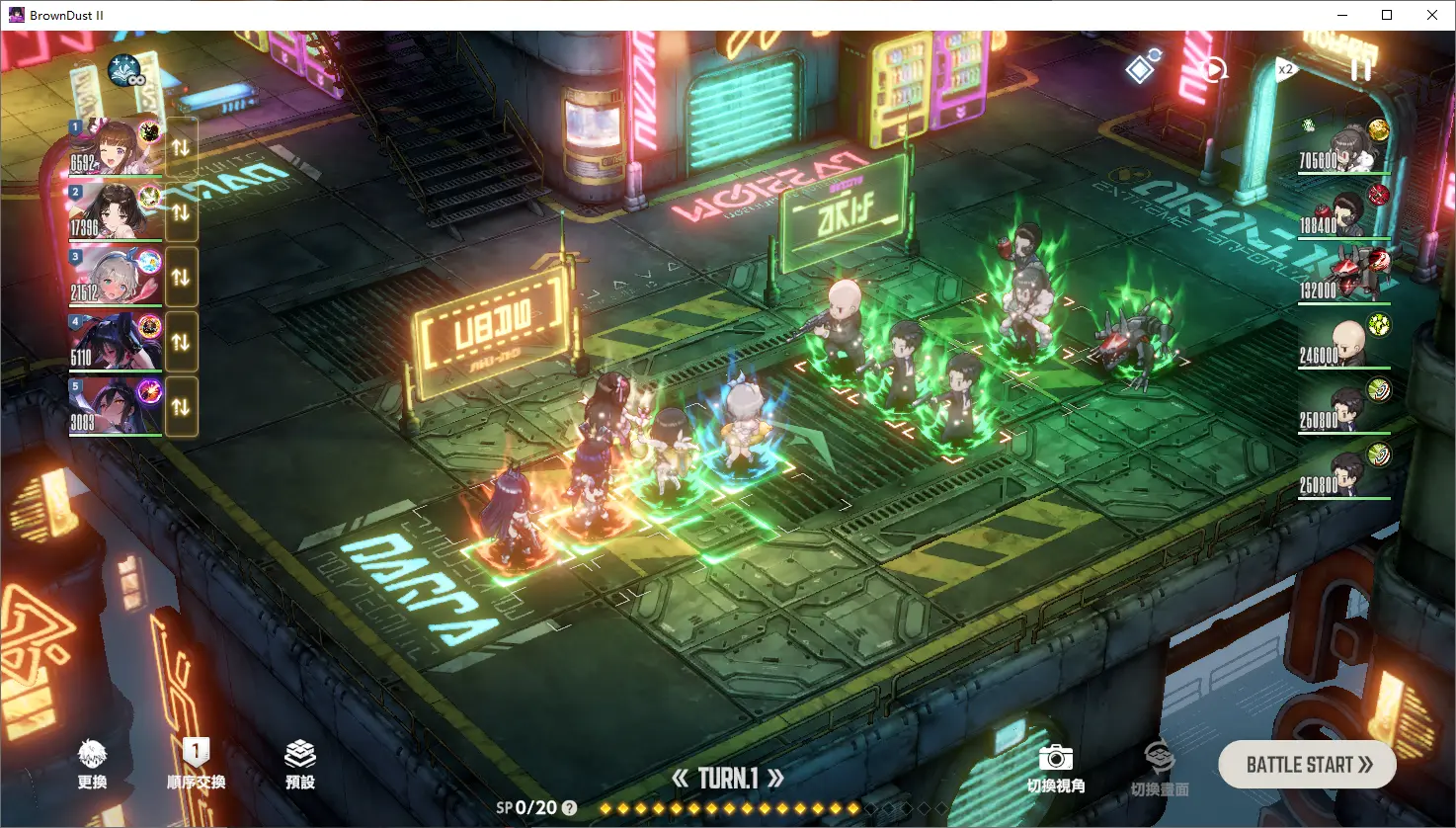Start the battle with BATTLE START
Screen dimensions: 1456x828
(x=1307, y=765)
